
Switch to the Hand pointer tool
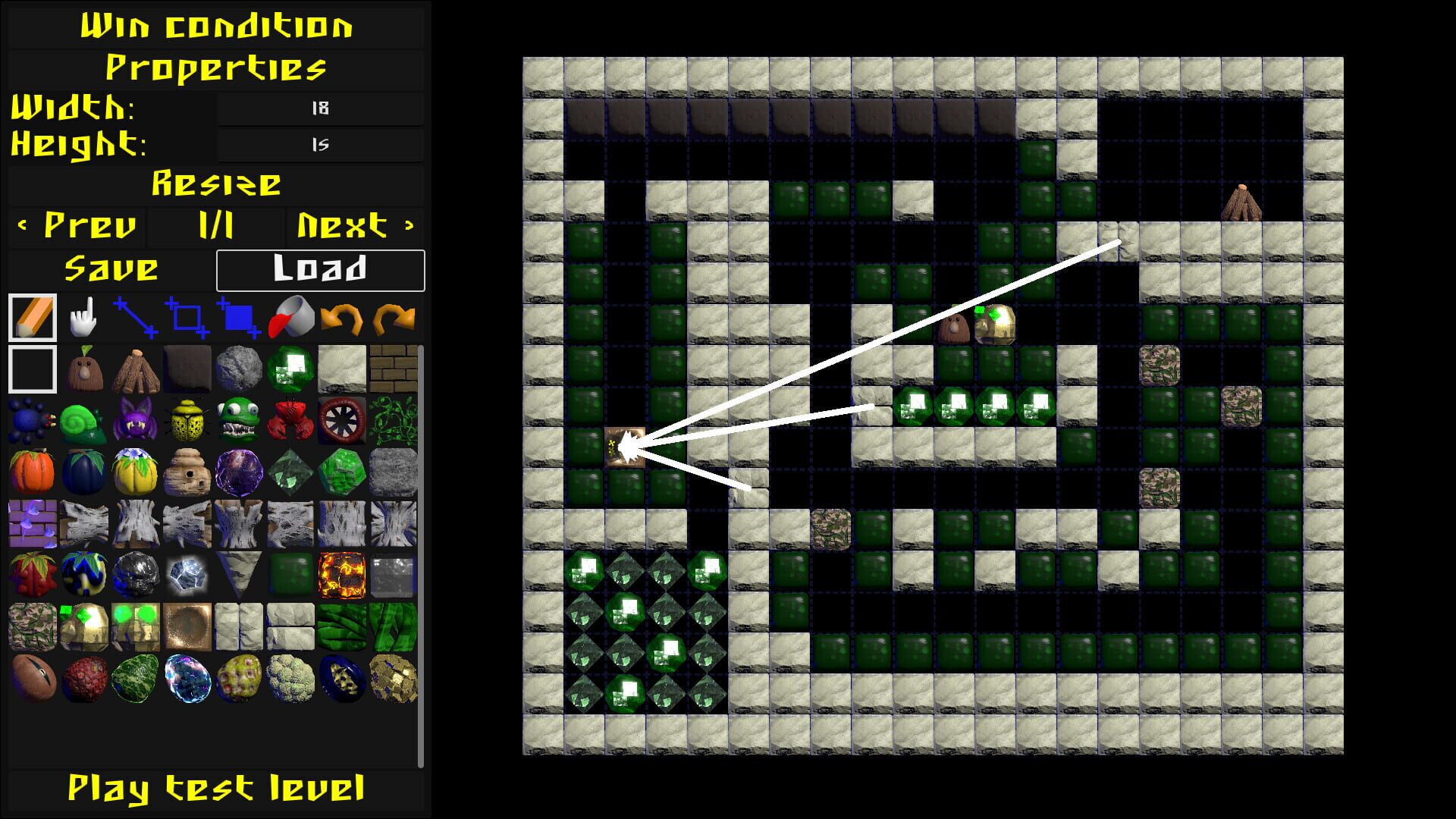coord(83,317)
